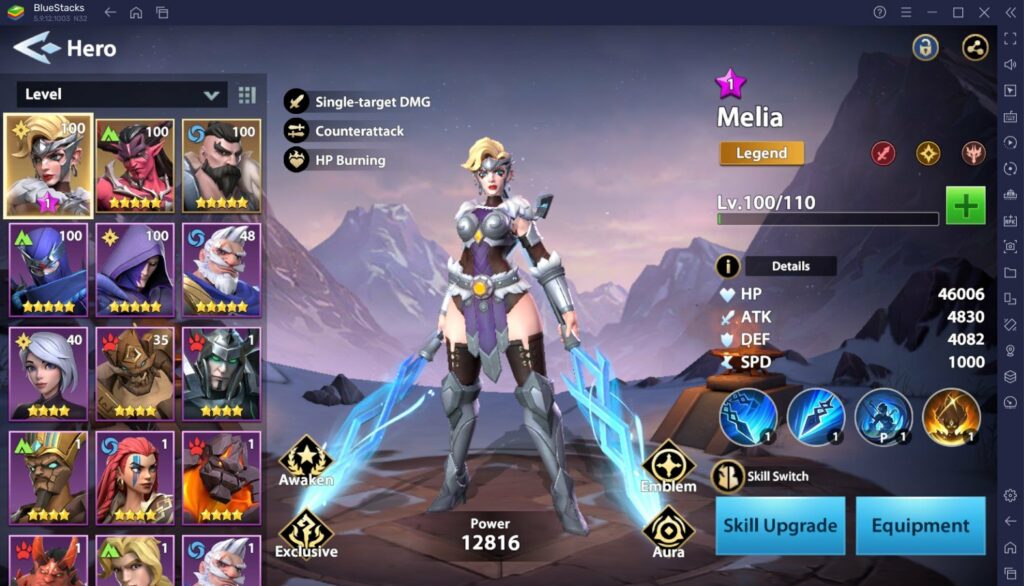Image resolution: width=1024 pixels, height=586 pixels.
Task: Toggle the Skill Switch button
Action: 728,476
